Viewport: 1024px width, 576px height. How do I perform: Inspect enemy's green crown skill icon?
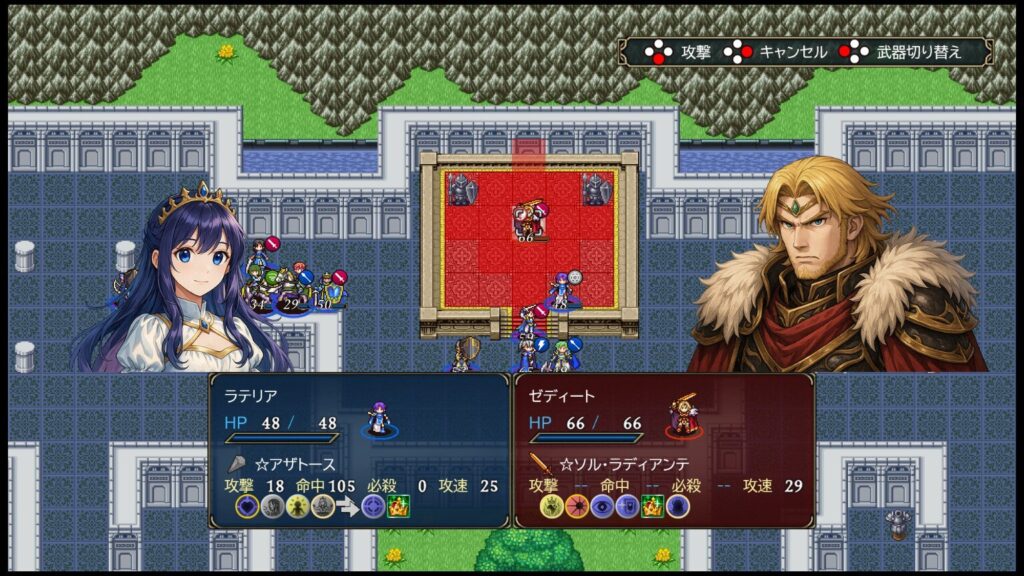click(652, 507)
